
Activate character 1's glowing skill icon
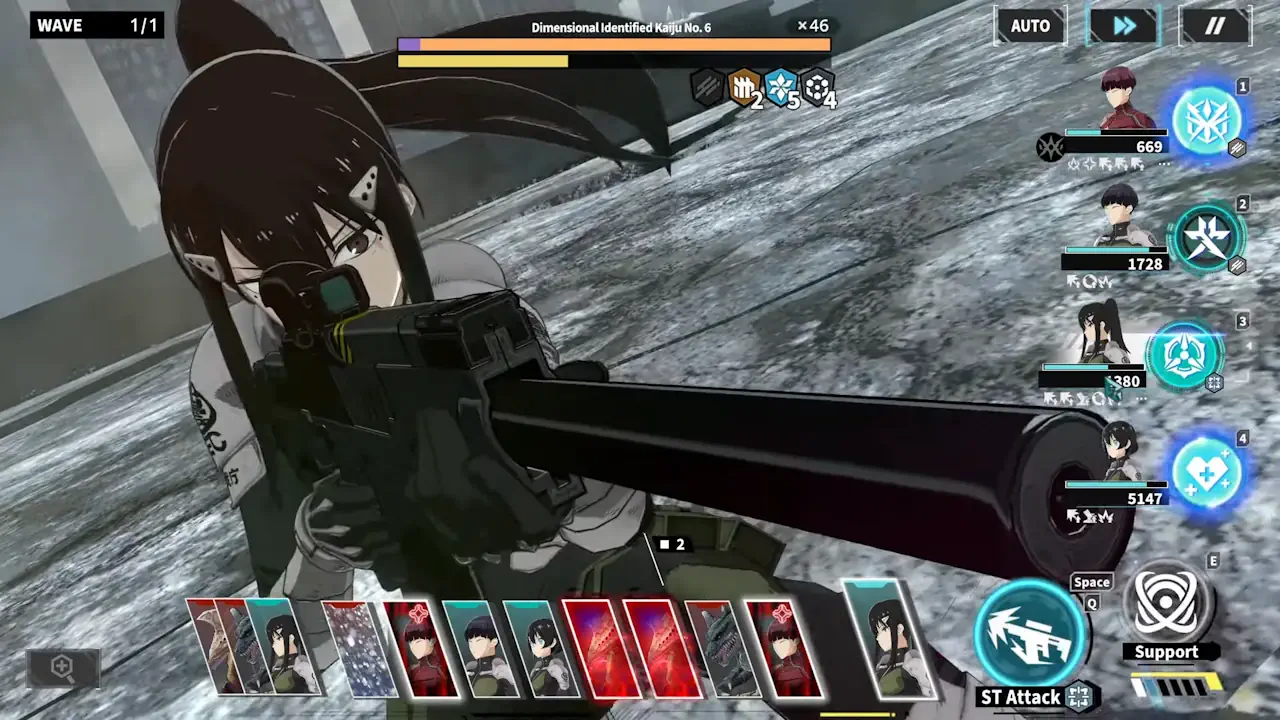point(1210,120)
